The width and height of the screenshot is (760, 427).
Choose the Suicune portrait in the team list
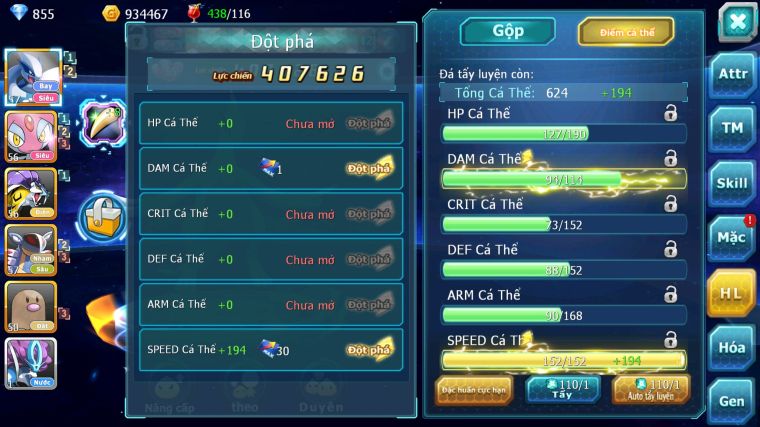pyautogui.click(x=31, y=361)
